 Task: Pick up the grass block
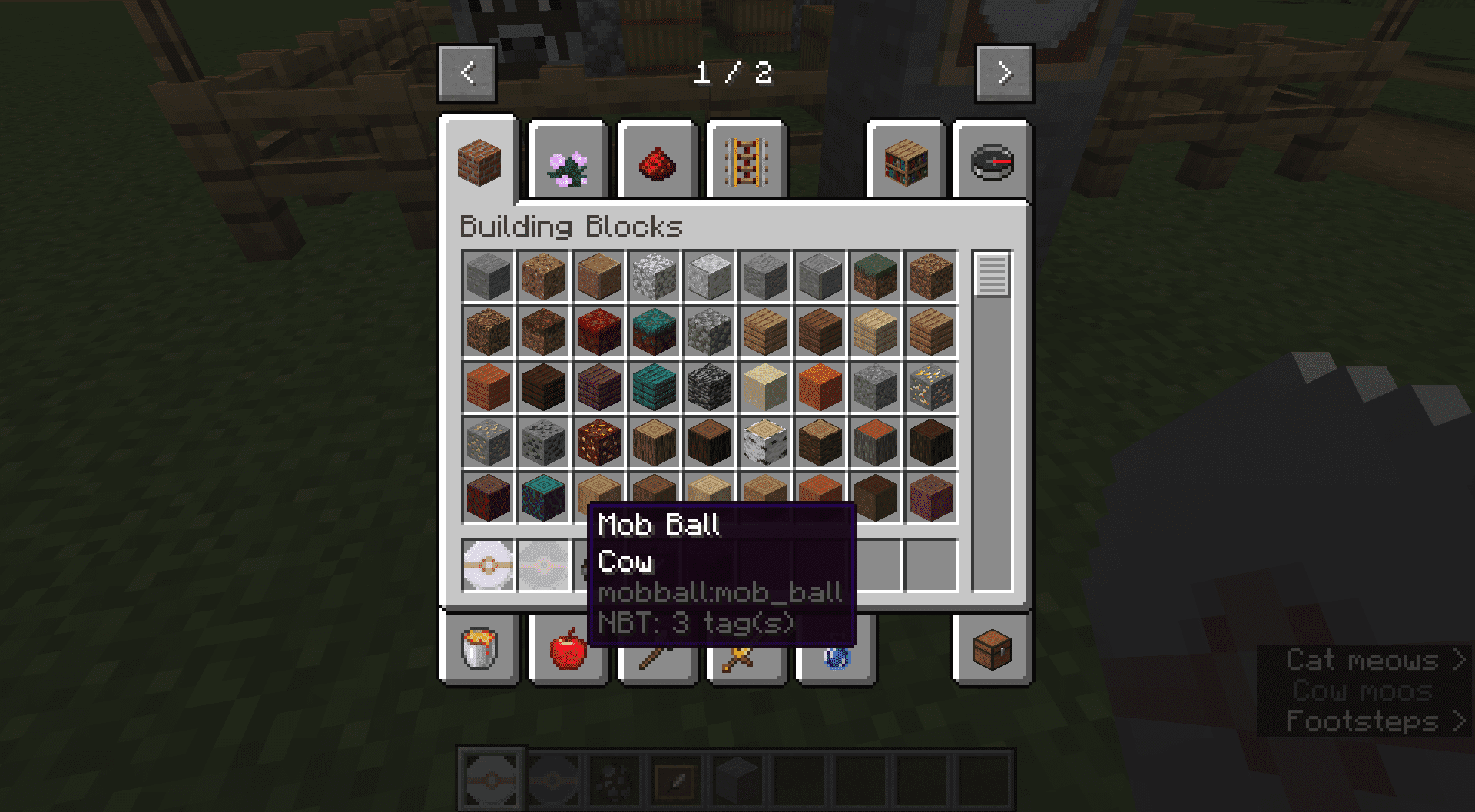pos(875,276)
